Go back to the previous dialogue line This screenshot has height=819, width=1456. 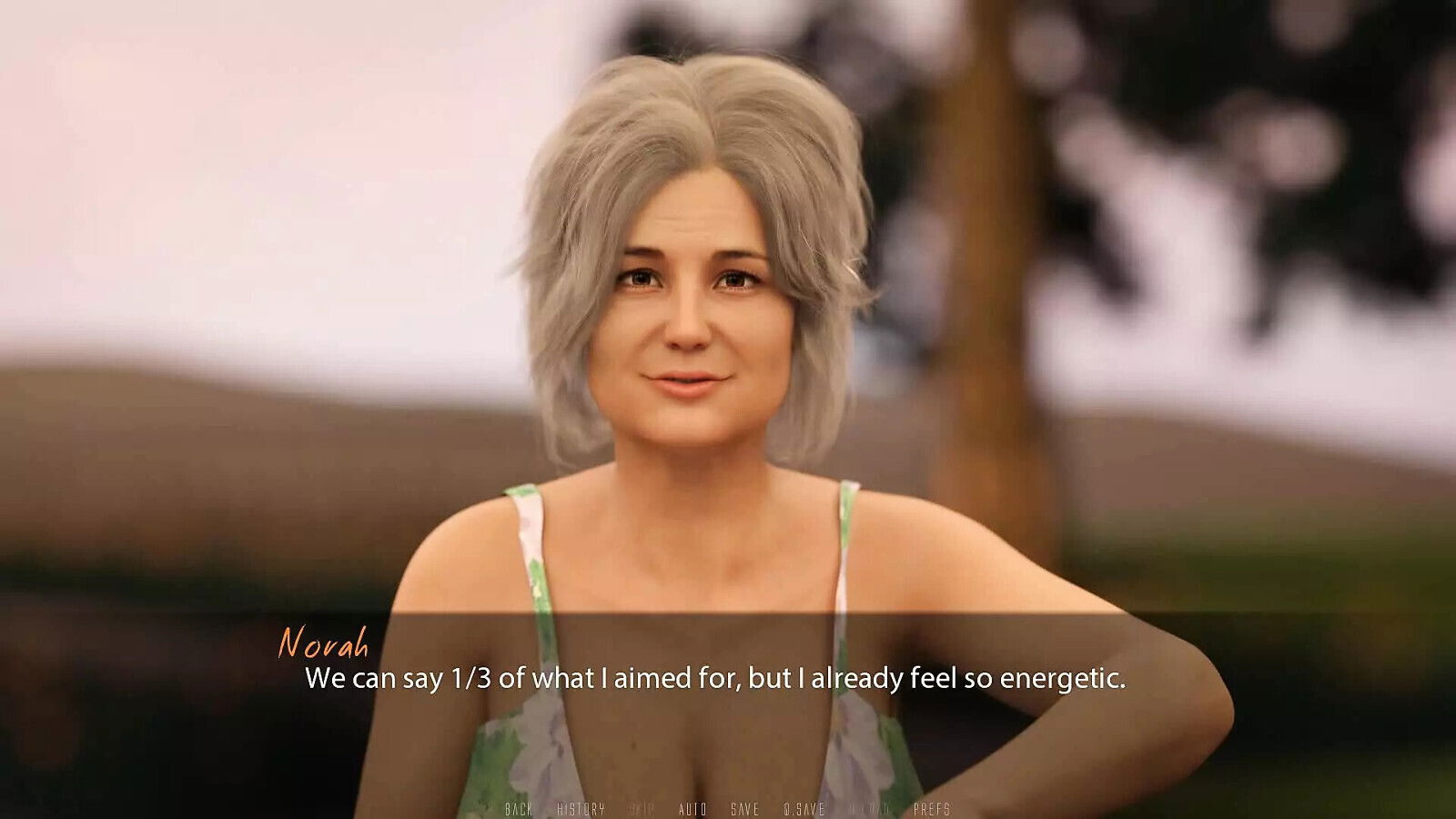[x=518, y=809]
